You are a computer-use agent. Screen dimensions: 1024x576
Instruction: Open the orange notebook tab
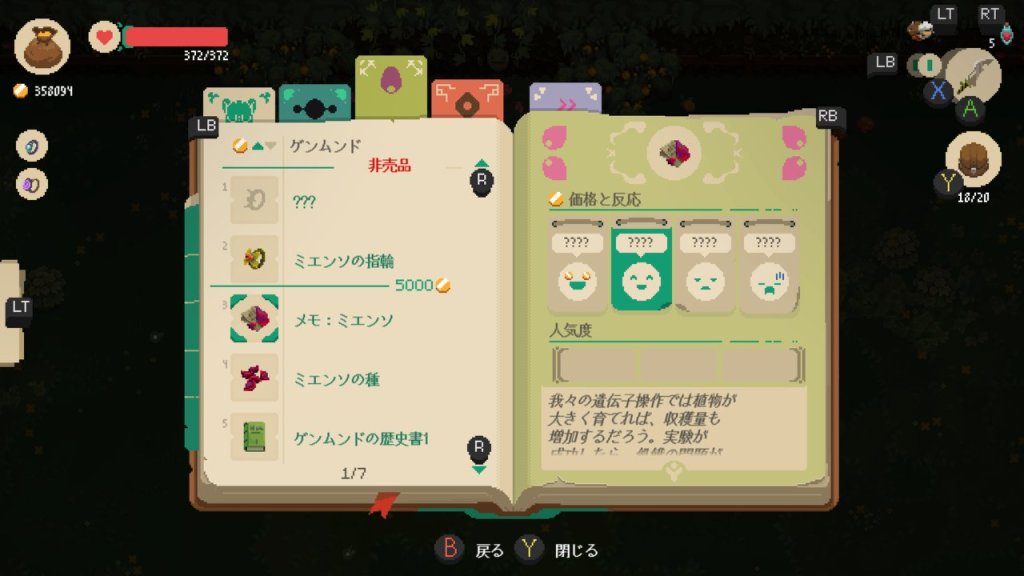pyautogui.click(x=467, y=100)
